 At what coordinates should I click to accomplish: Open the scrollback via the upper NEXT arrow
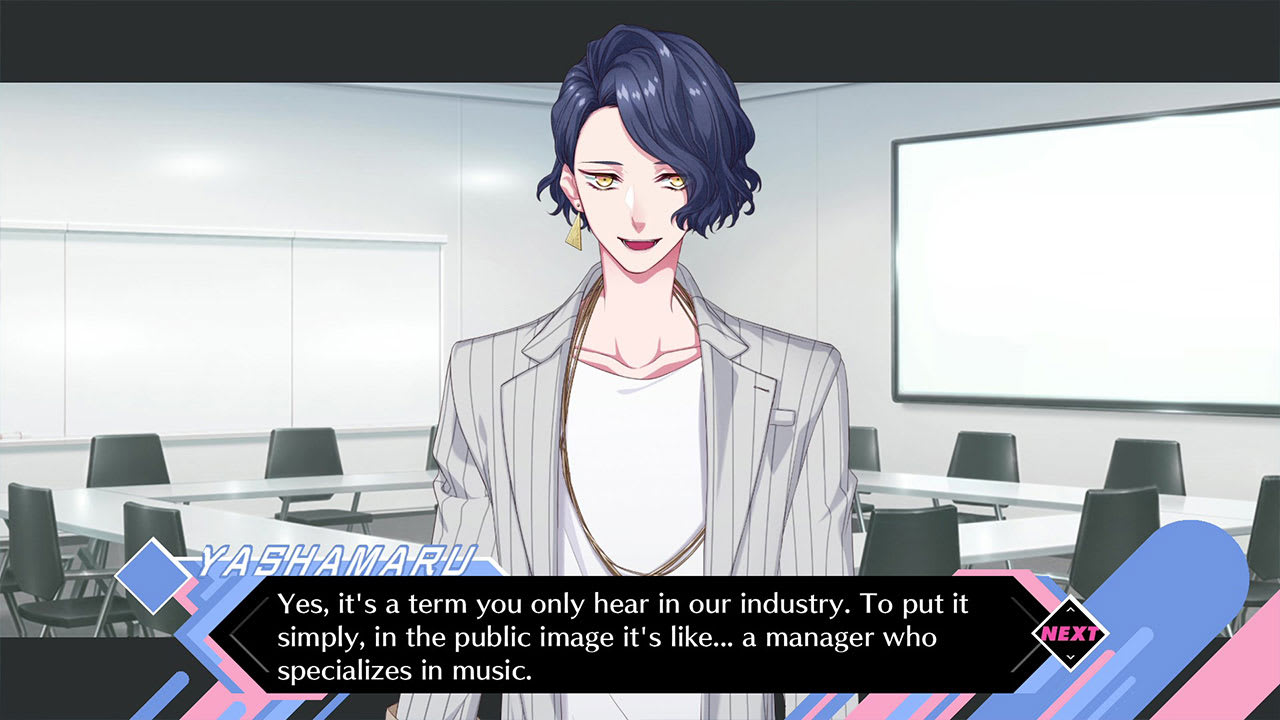pyautogui.click(x=1073, y=607)
